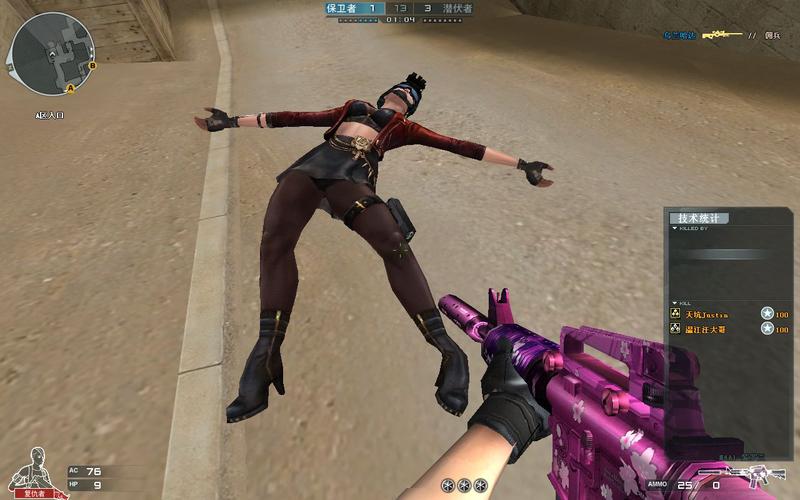Select the 天坑Justsm kill row
The height and width of the screenshot is (500, 800).
click(x=729, y=315)
